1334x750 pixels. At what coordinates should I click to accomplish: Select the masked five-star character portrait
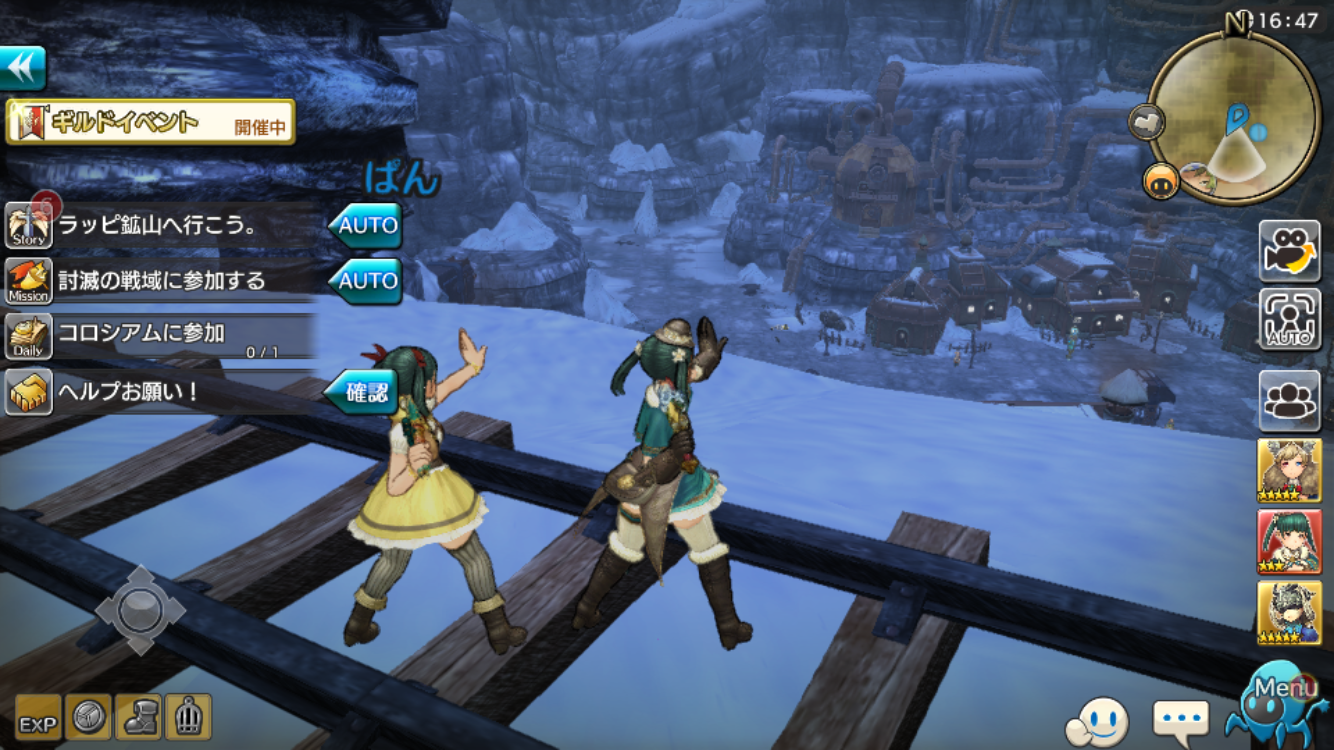(x=1289, y=612)
